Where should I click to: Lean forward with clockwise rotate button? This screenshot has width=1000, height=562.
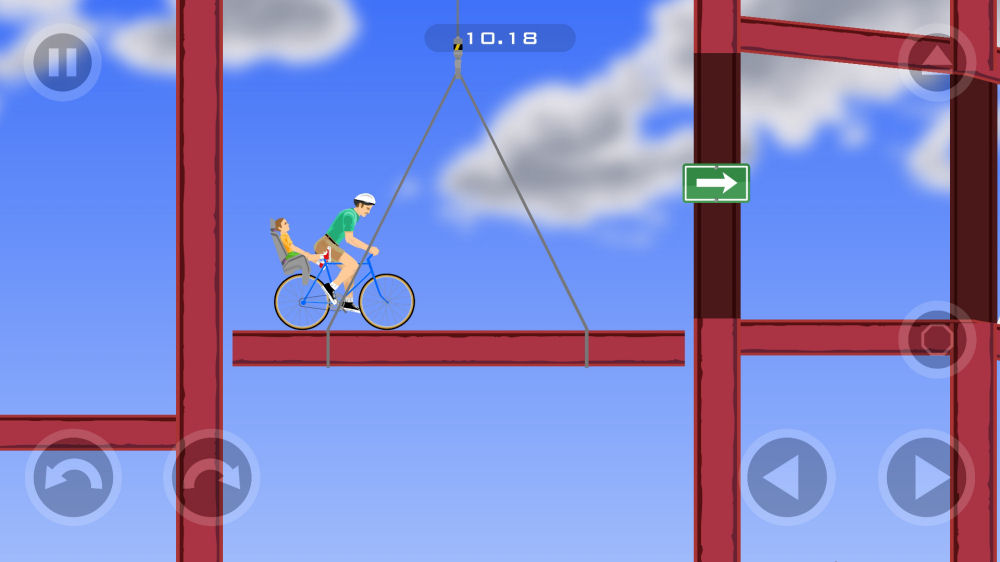[211, 478]
